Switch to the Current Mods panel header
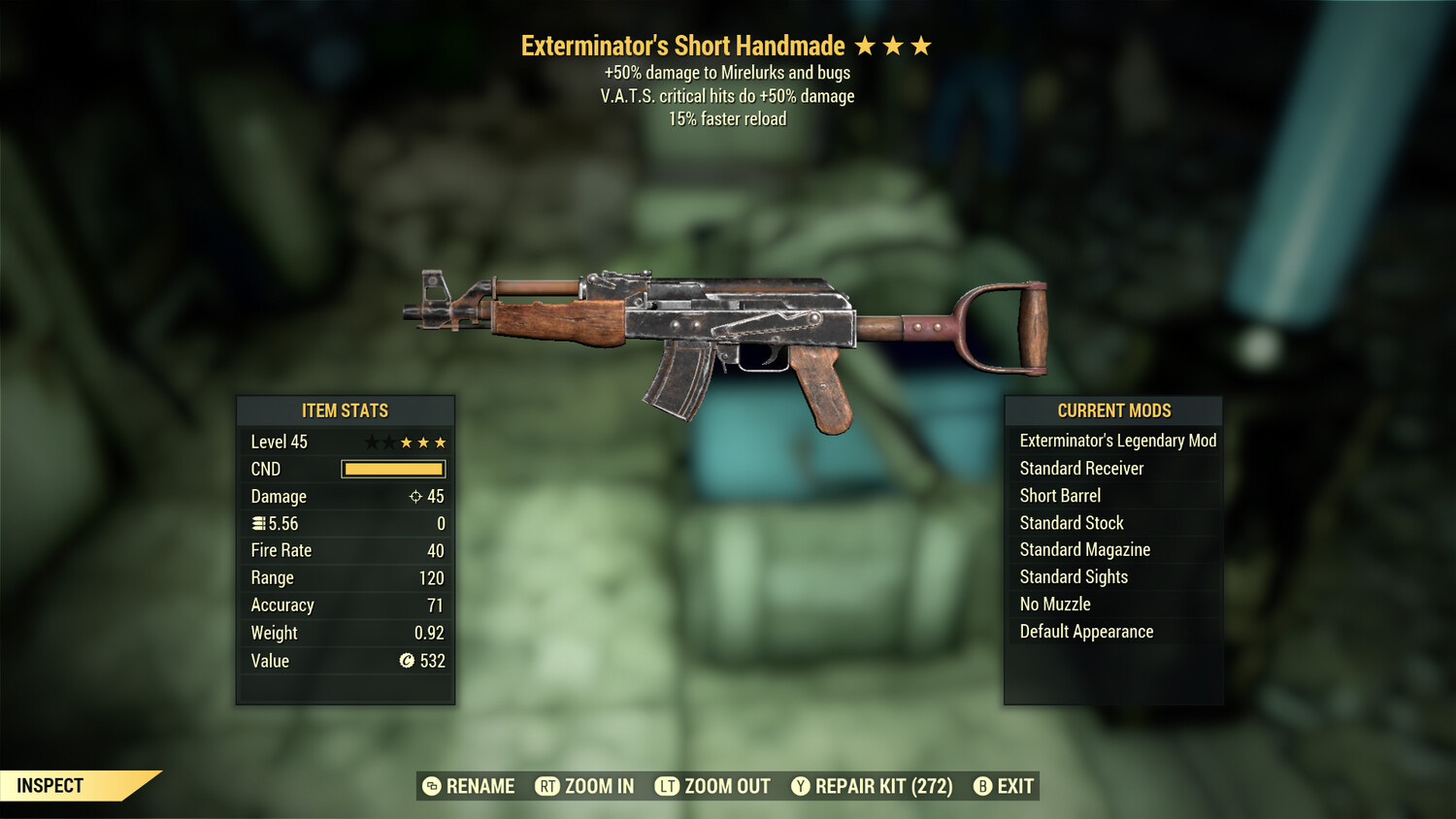The width and height of the screenshot is (1456, 819). coord(1112,410)
